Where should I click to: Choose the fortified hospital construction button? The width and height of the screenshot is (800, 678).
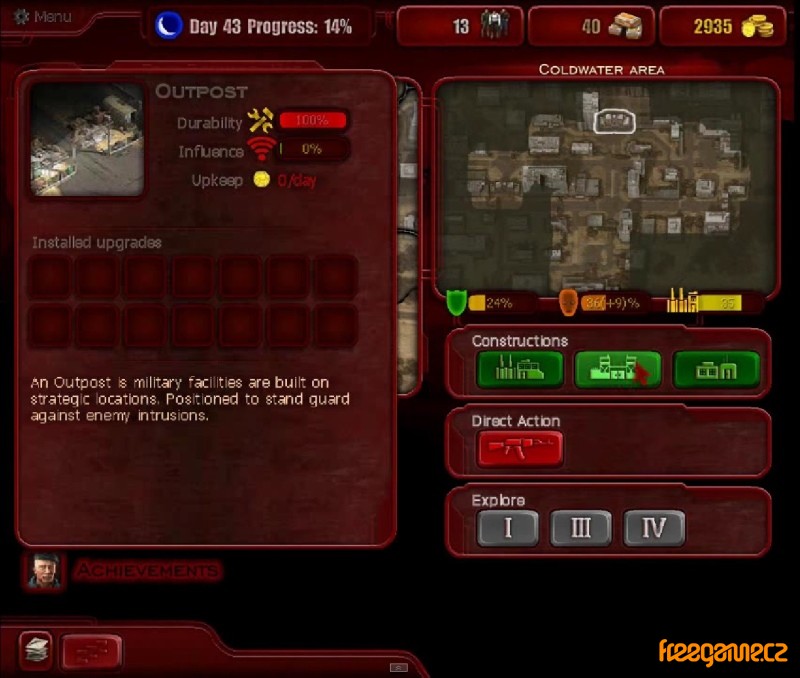616,370
